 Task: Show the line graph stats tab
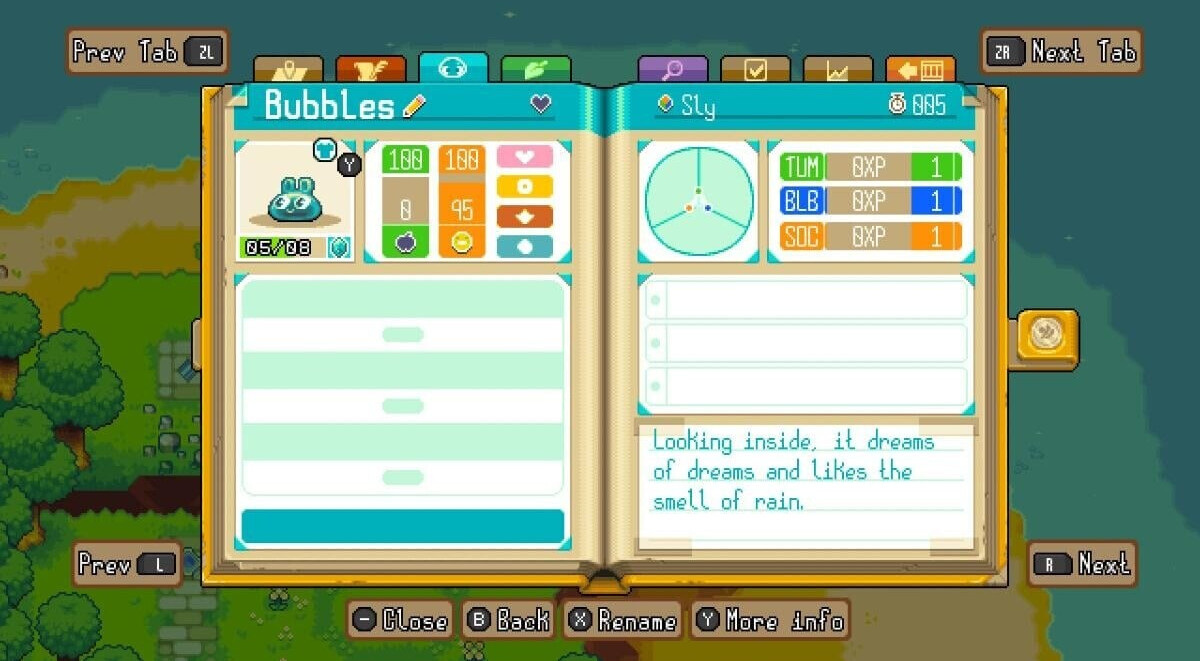pyautogui.click(x=838, y=70)
